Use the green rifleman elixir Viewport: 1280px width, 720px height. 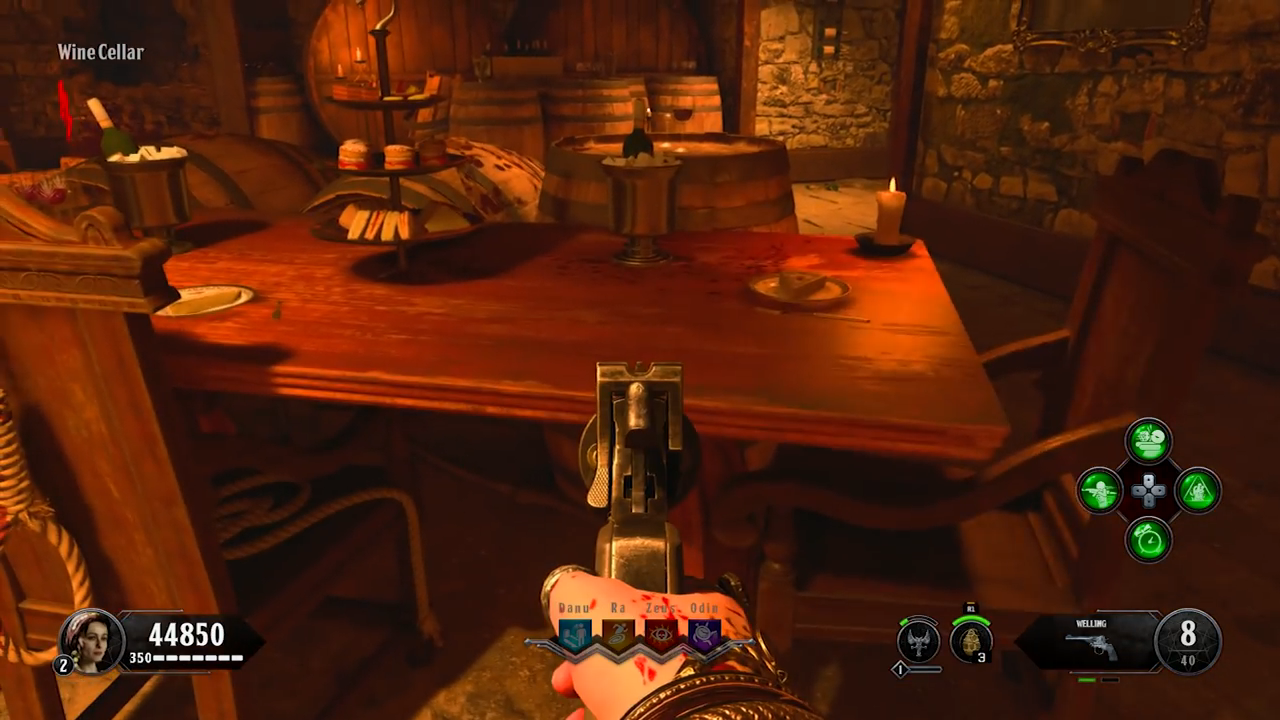(1099, 491)
